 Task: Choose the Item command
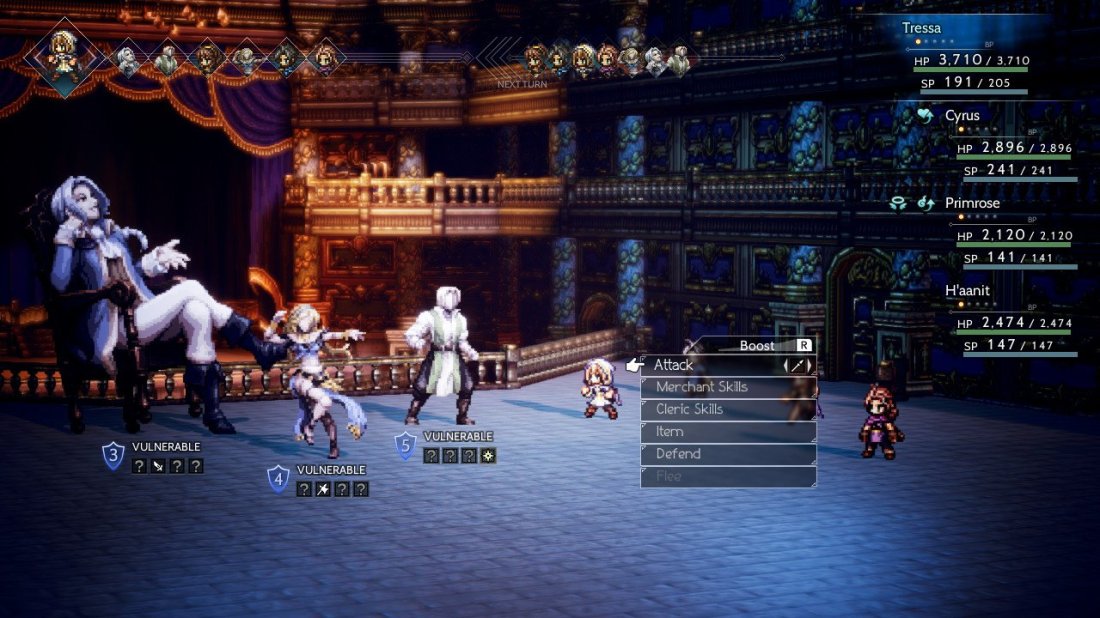pyautogui.click(x=728, y=432)
